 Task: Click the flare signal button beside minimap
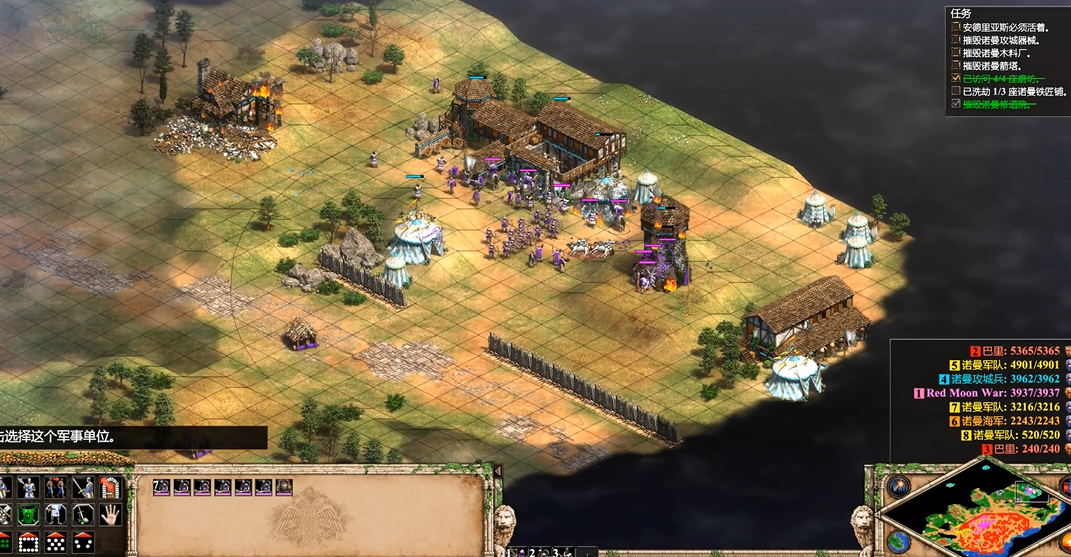(x=898, y=488)
